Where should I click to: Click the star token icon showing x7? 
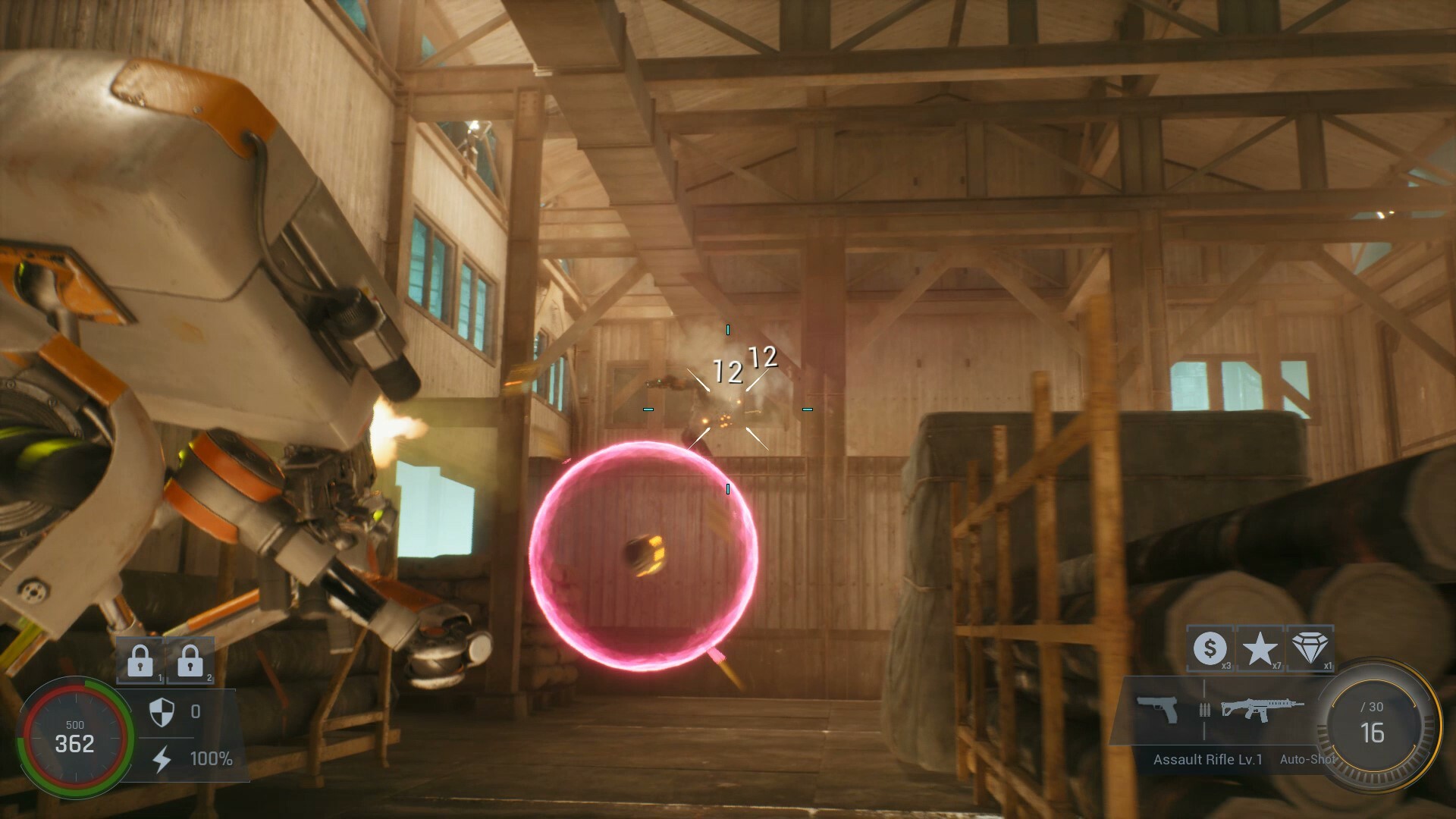point(1261,650)
